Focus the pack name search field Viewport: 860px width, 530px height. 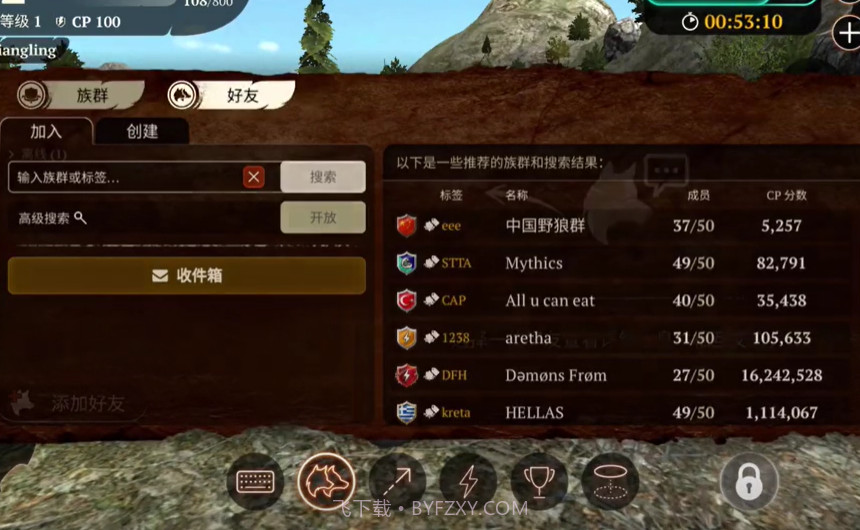pyautogui.click(x=125, y=177)
